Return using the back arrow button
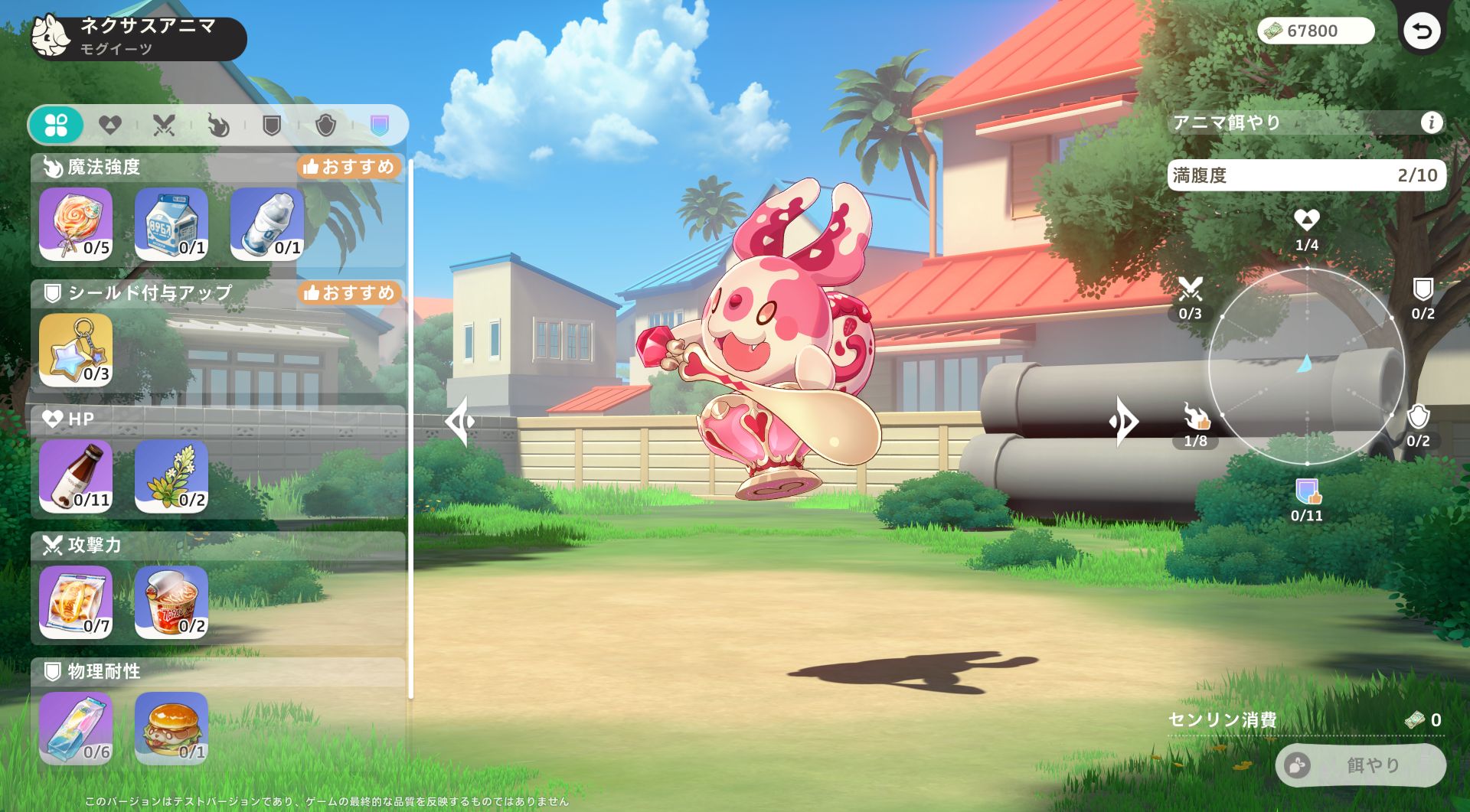The width and height of the screenshot is (1470, 812). click(1421, 31)
